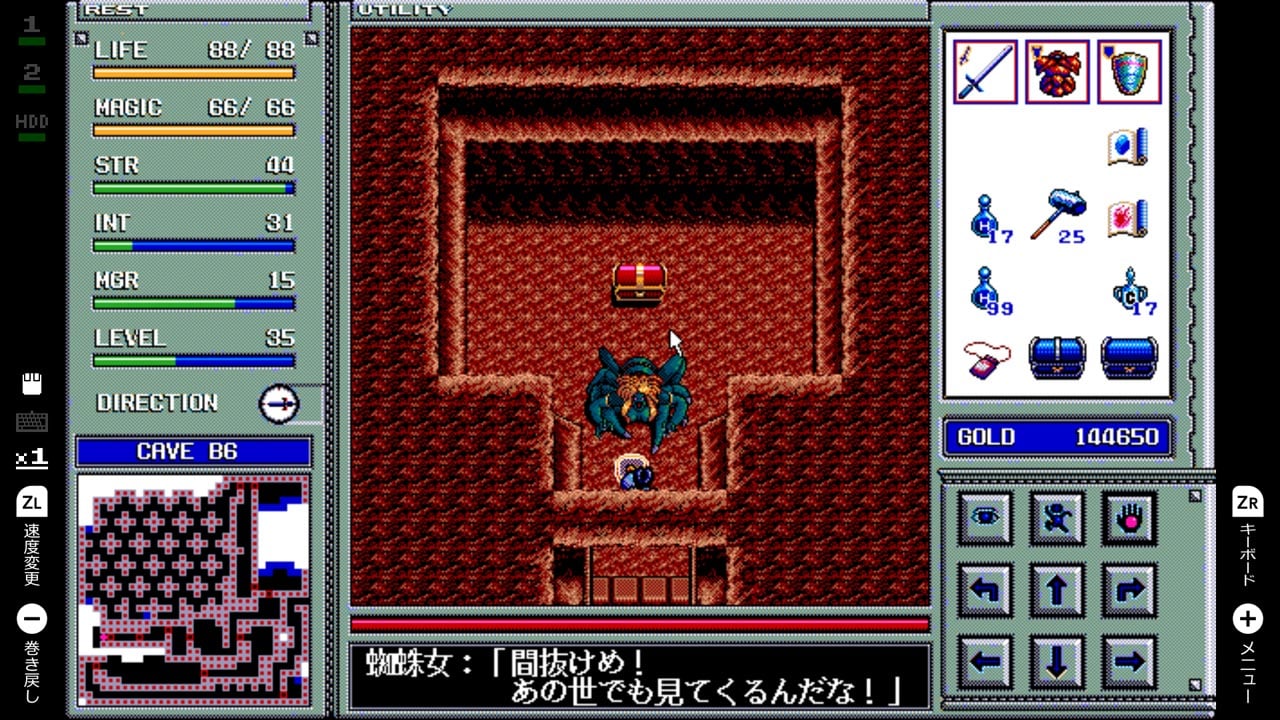The height and width of the screenshot is (720, 1280).
Task: Turn left with the curved arrow button
Action: (x=985, y=590)
